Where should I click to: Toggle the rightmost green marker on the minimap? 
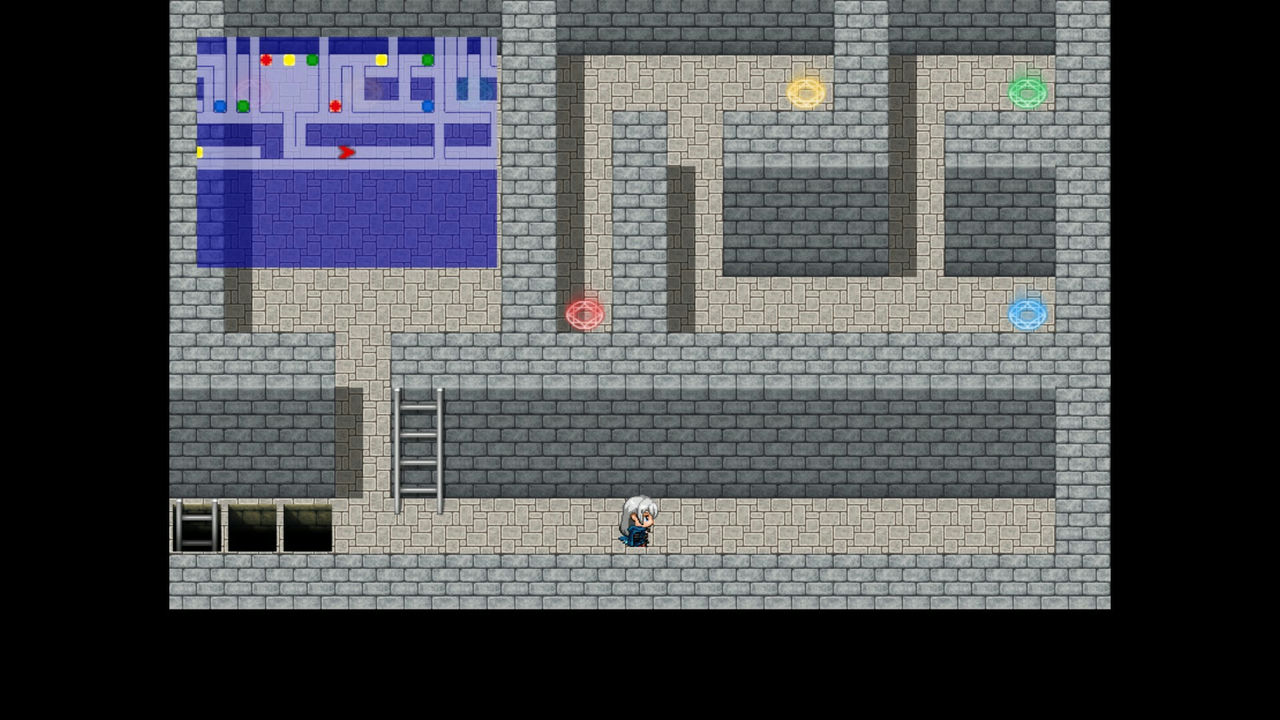click(427, 59)
